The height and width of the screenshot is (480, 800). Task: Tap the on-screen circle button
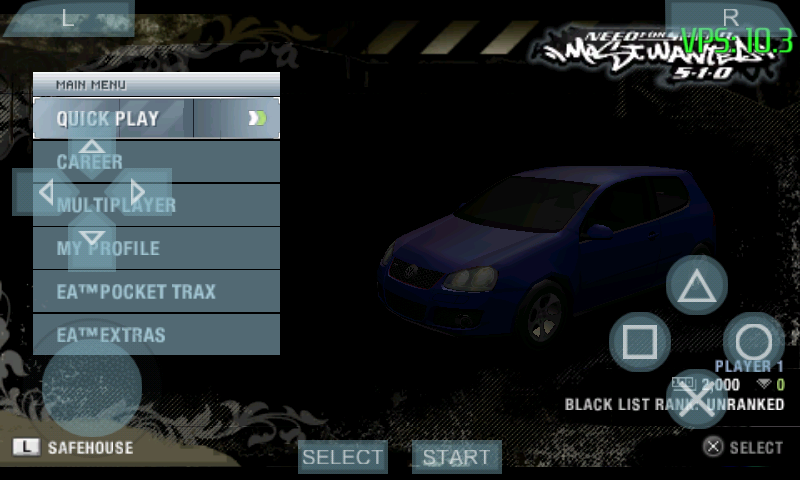[x=754, y=343]
